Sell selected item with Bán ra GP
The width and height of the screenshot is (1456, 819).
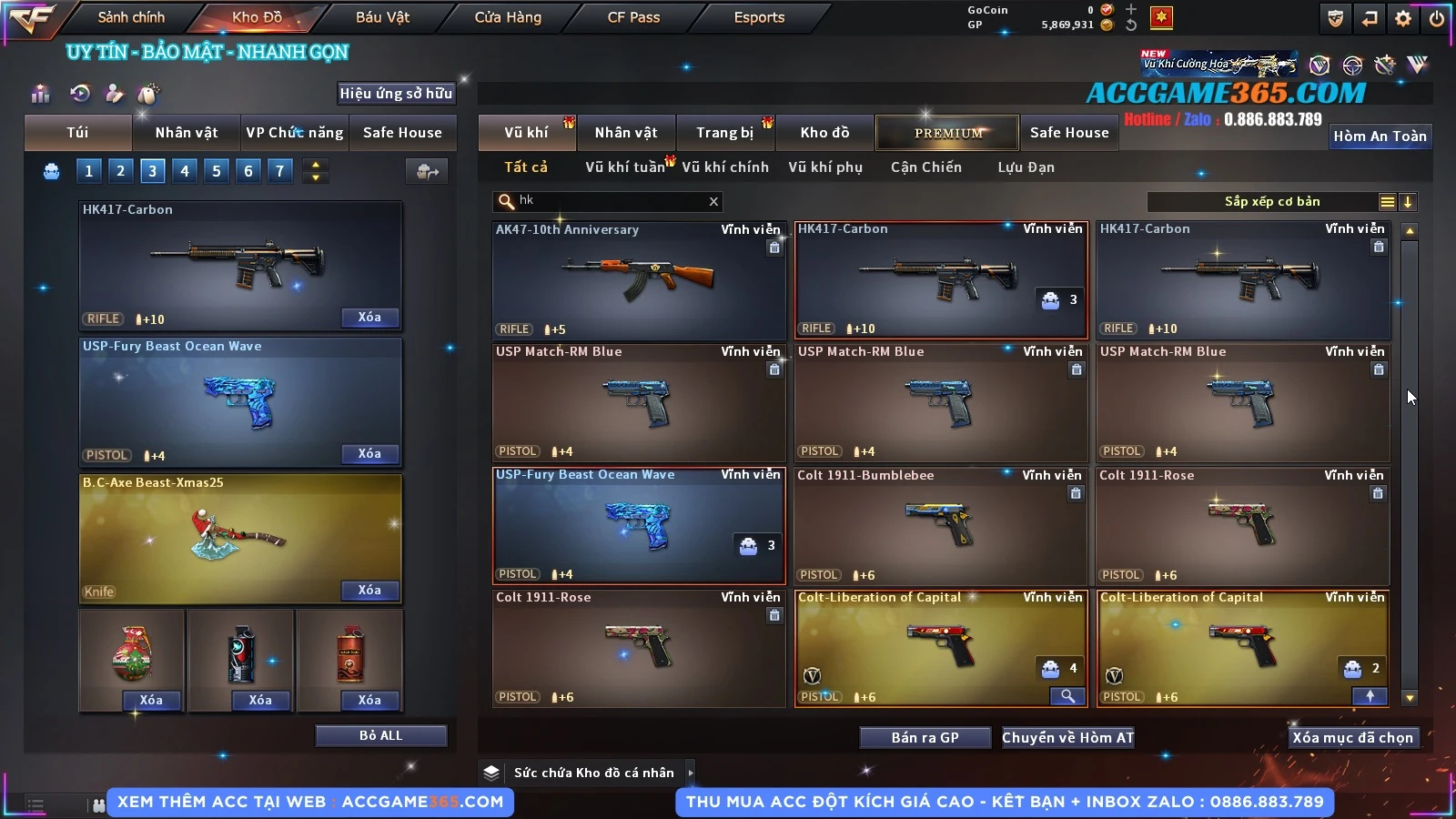[x=925, y=737]
